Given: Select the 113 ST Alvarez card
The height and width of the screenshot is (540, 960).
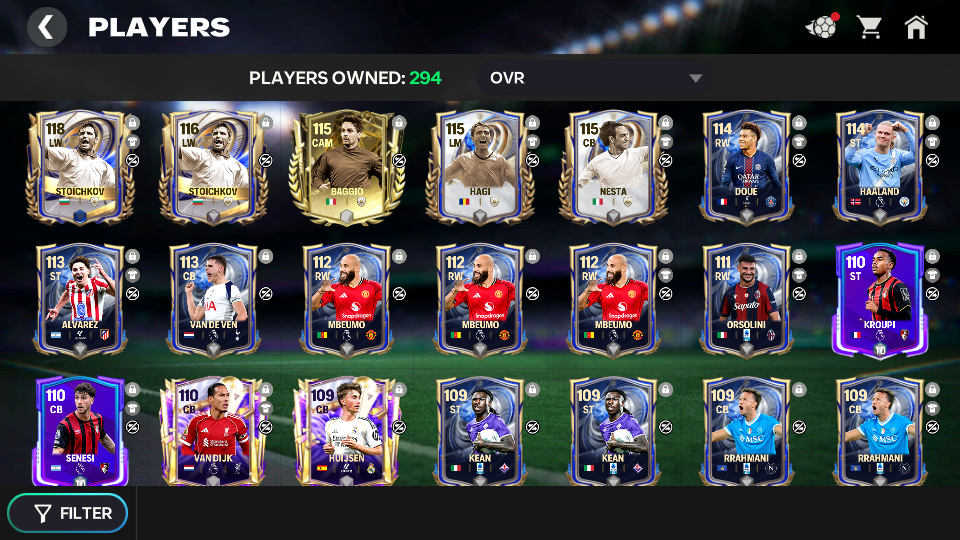Looking at the screenshot, I should click(x=80, y=299).
